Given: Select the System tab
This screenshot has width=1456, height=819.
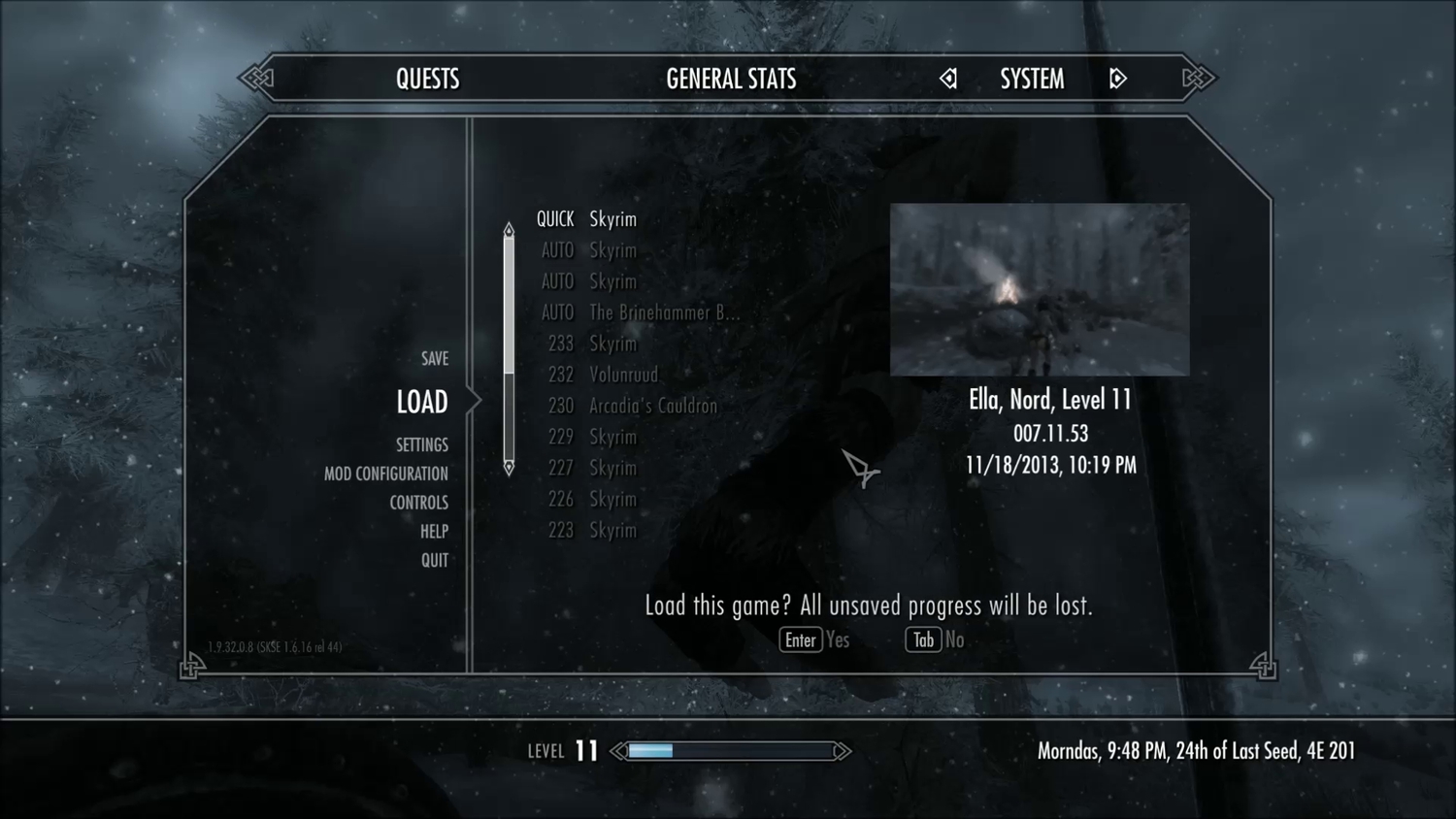Looking at the screenshot, I should pos(1032,79).
